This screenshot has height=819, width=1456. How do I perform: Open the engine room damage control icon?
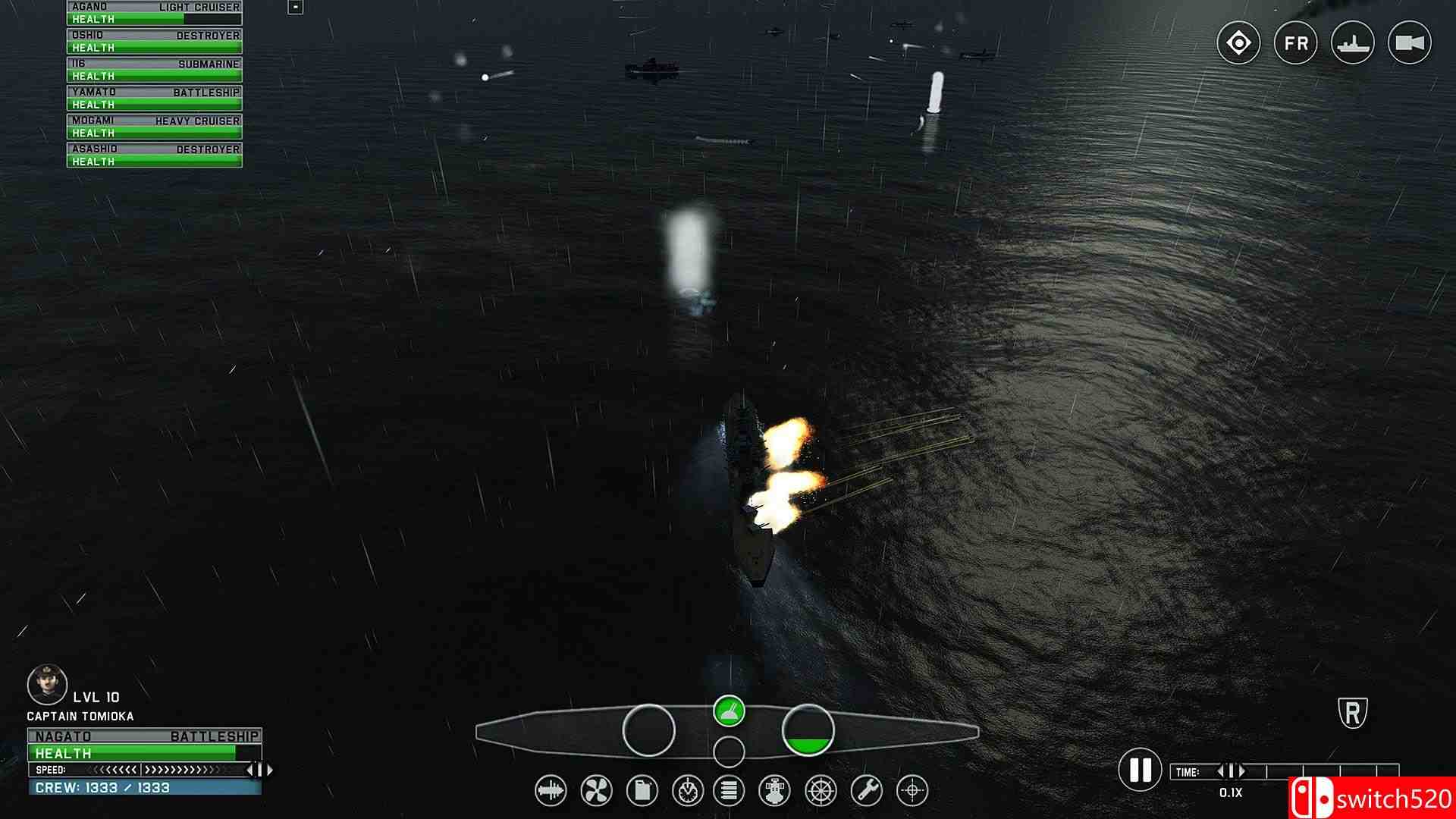point(775,790)
